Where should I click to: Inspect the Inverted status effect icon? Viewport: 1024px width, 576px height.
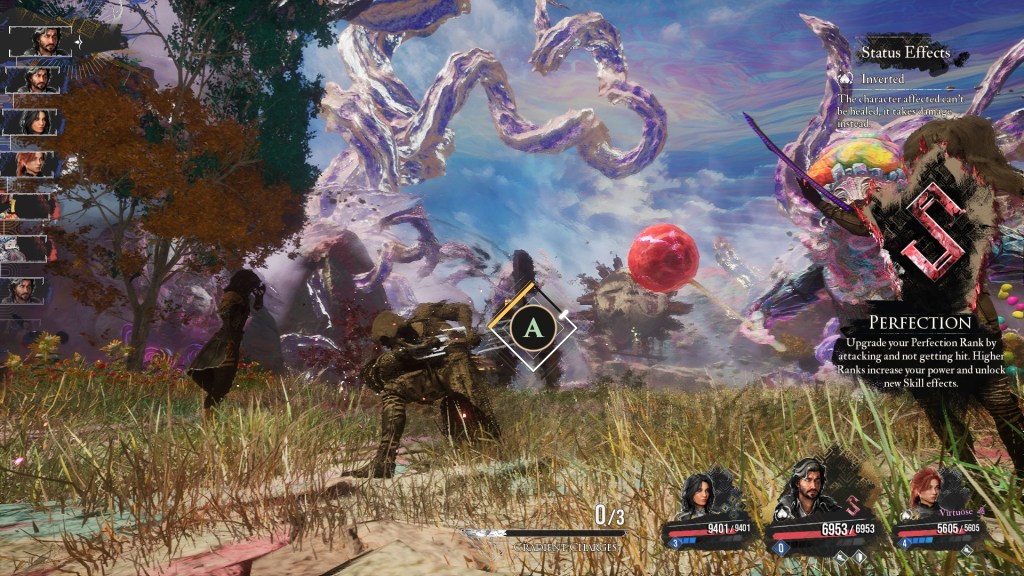(x=845, y=78)
